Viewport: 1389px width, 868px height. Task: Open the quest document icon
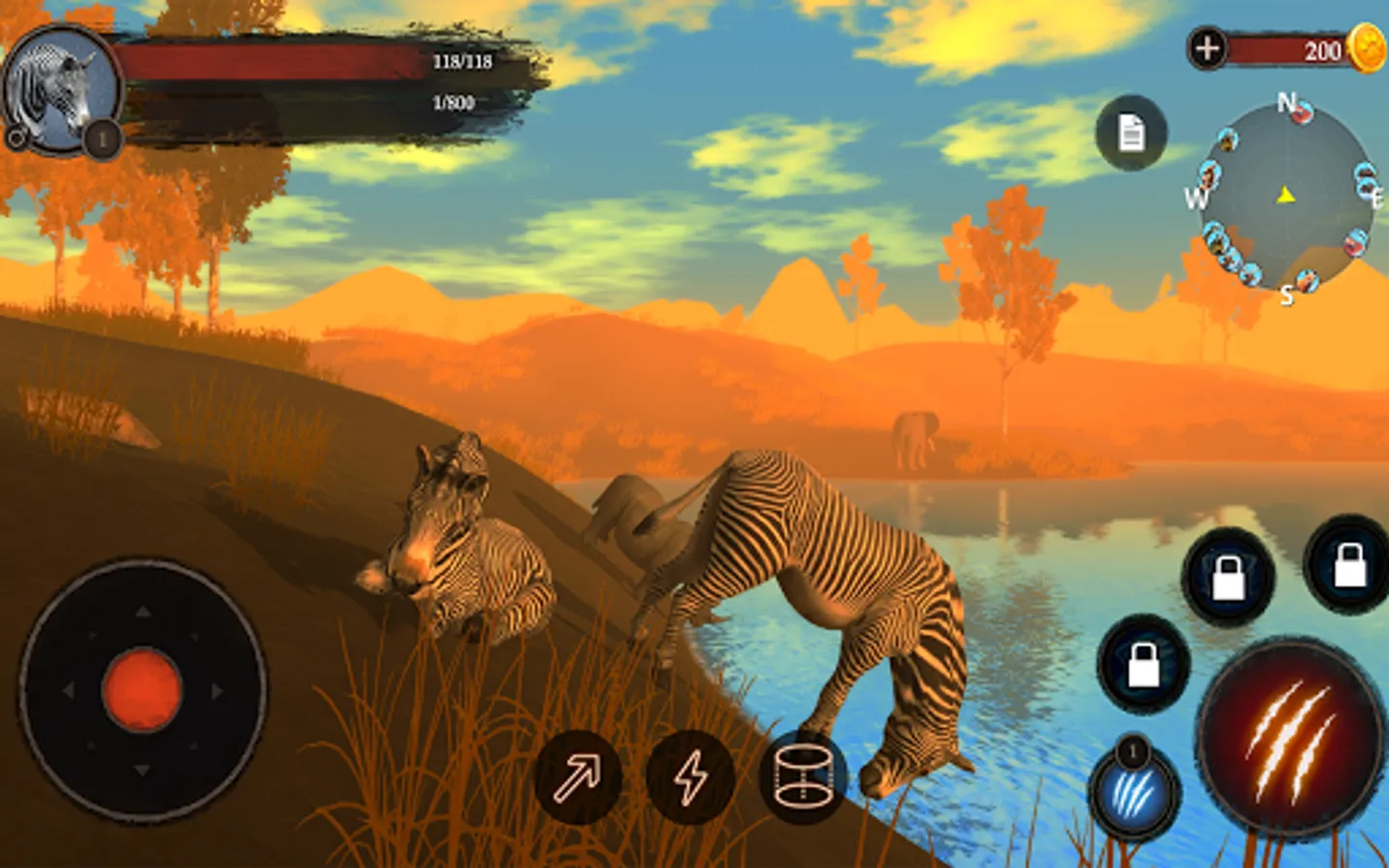click(x=1131, y=133)
